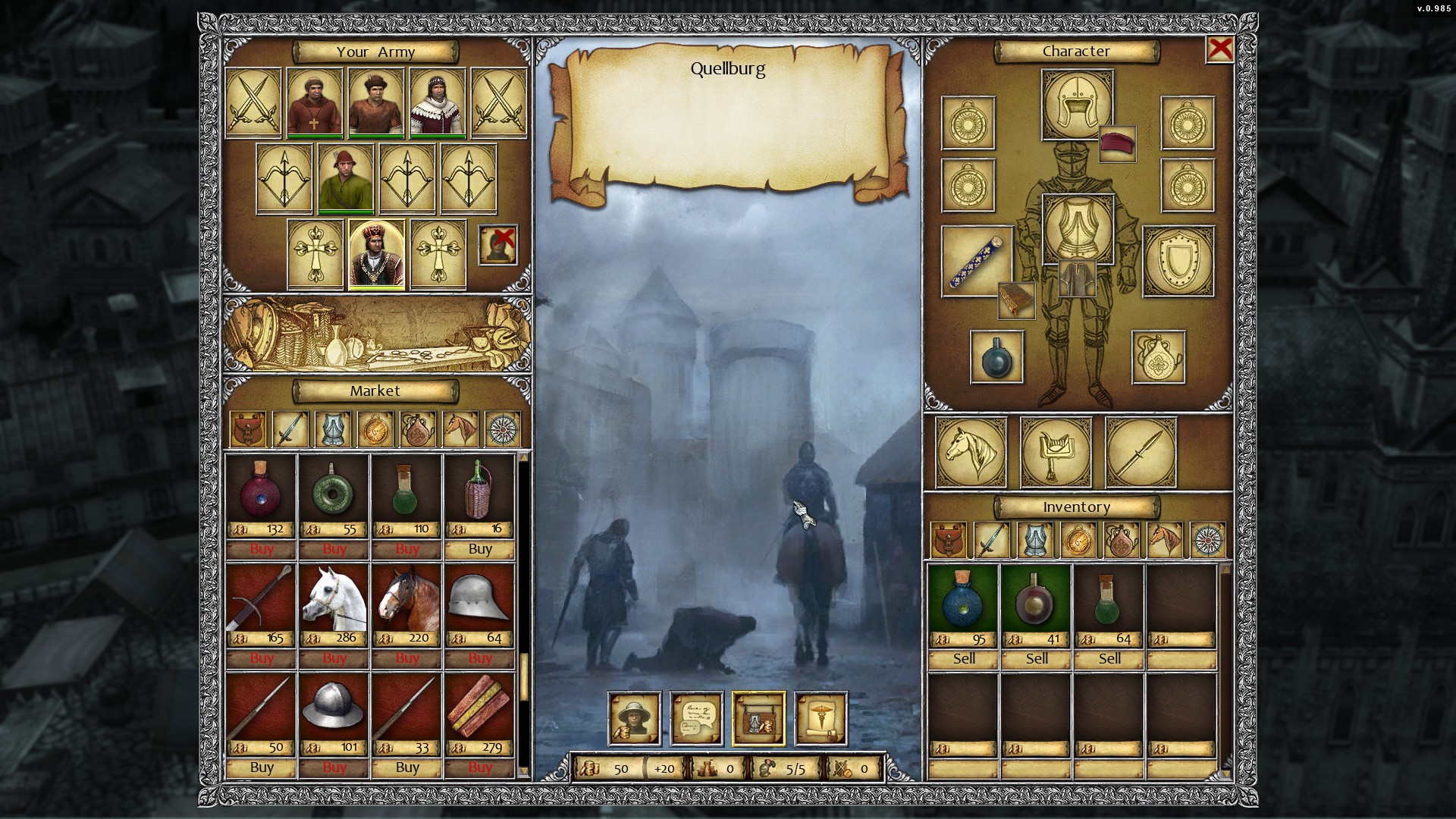Toggle the crossed-out portrait slot in Your Army
The image size is (1456, 819).
(x=498, y=246)
